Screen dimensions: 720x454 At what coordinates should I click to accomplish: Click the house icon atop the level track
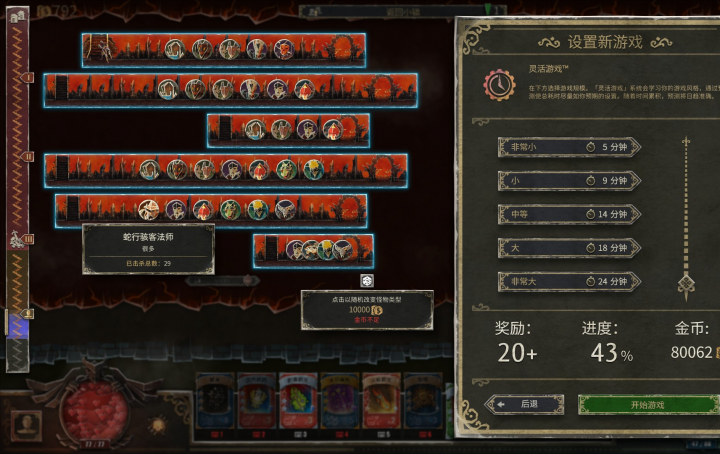(17, 14)
